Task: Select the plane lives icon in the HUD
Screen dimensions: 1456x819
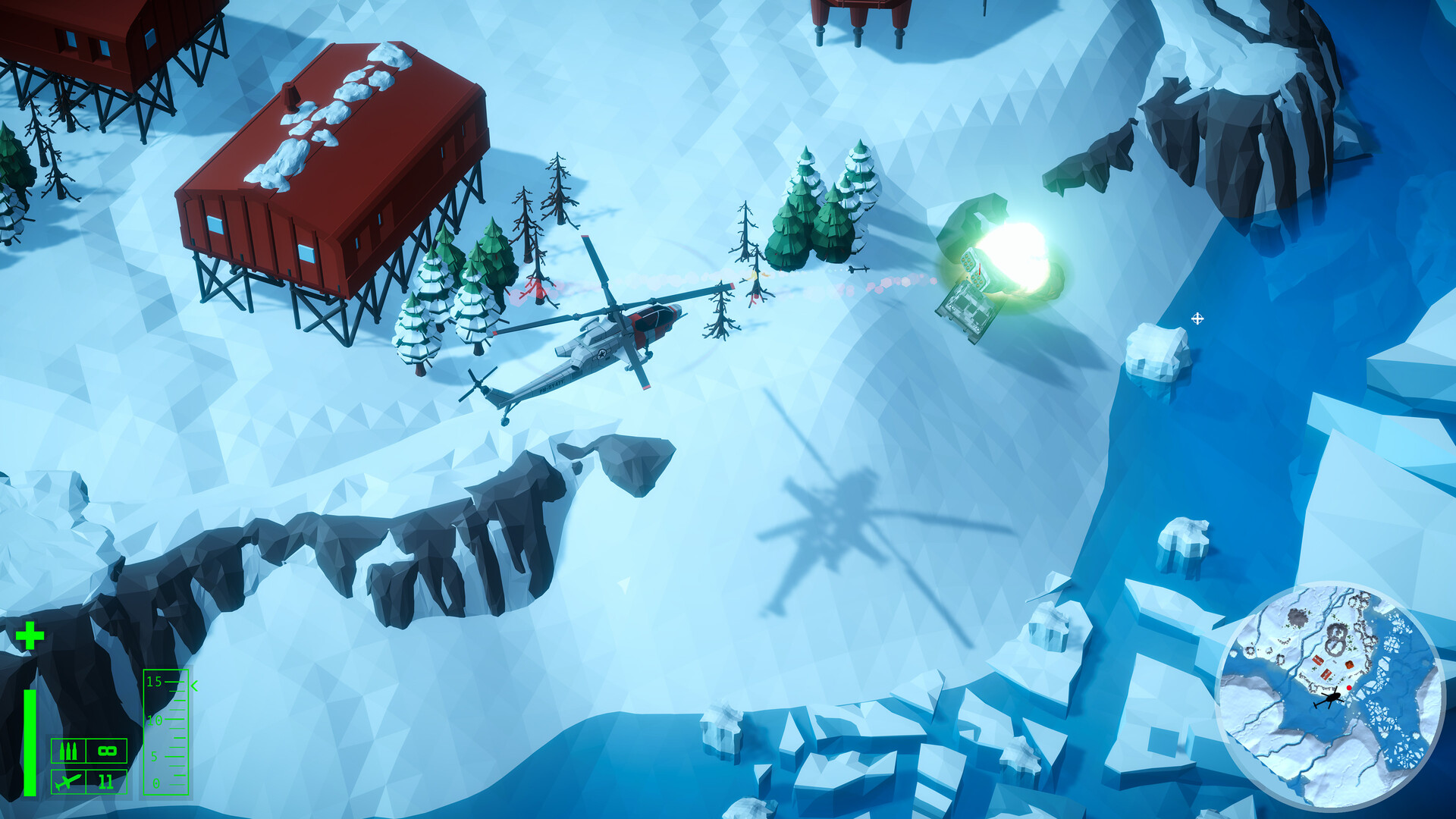Action: (68, 782)
